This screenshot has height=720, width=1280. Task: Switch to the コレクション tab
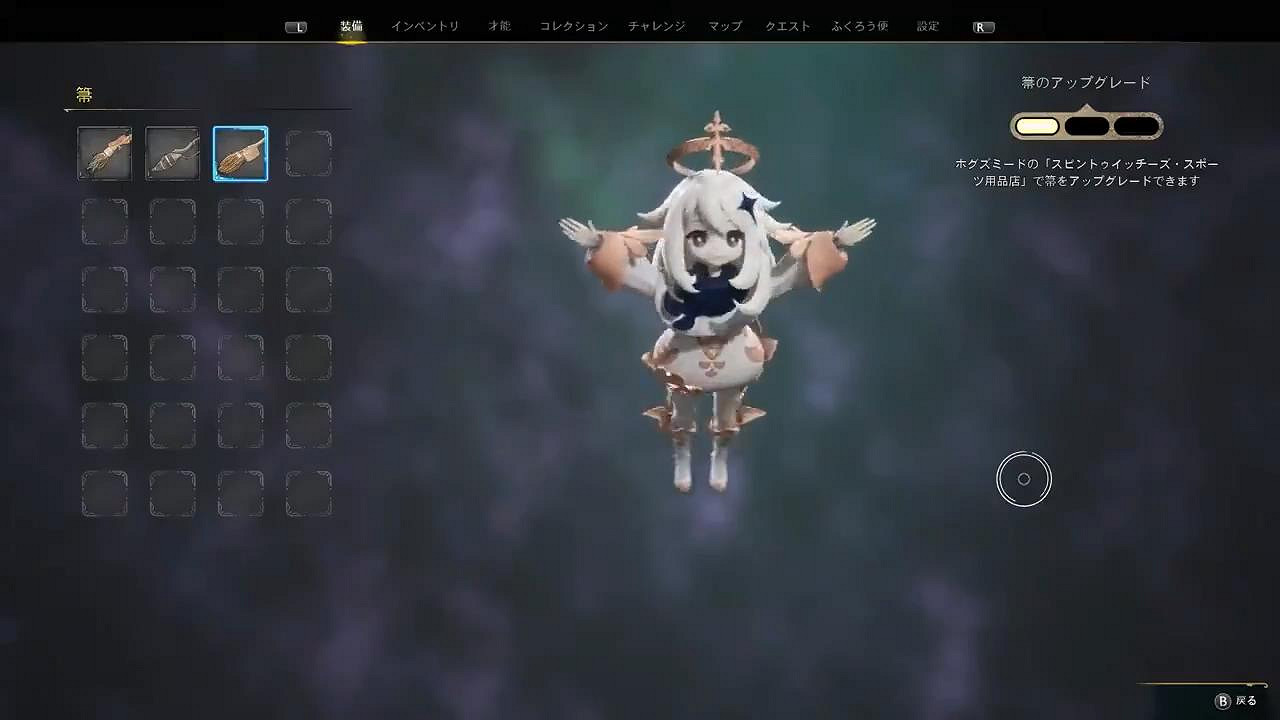coord(572,27)
